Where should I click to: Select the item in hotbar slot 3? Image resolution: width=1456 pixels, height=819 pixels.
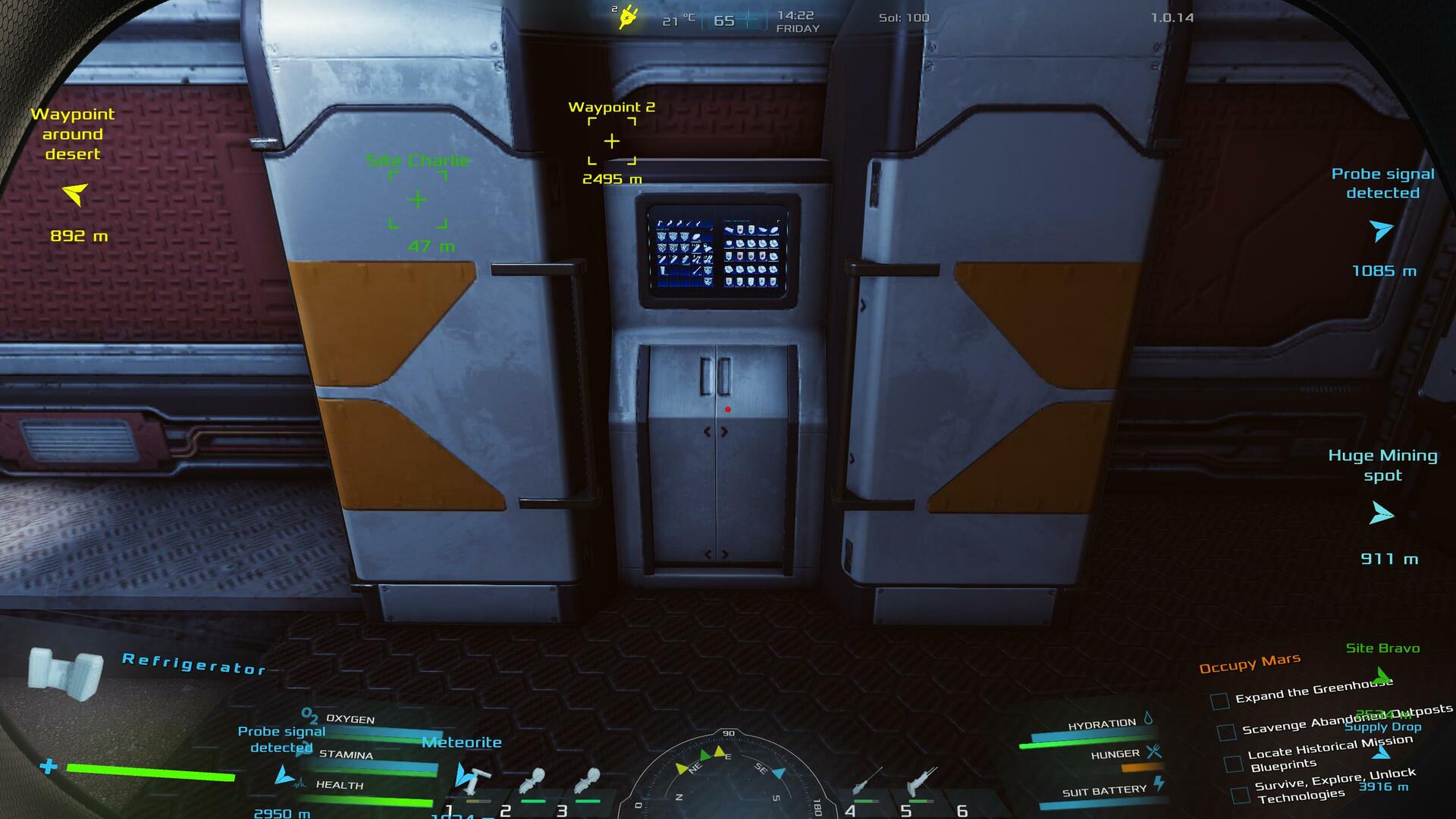[x=587, y=781]
